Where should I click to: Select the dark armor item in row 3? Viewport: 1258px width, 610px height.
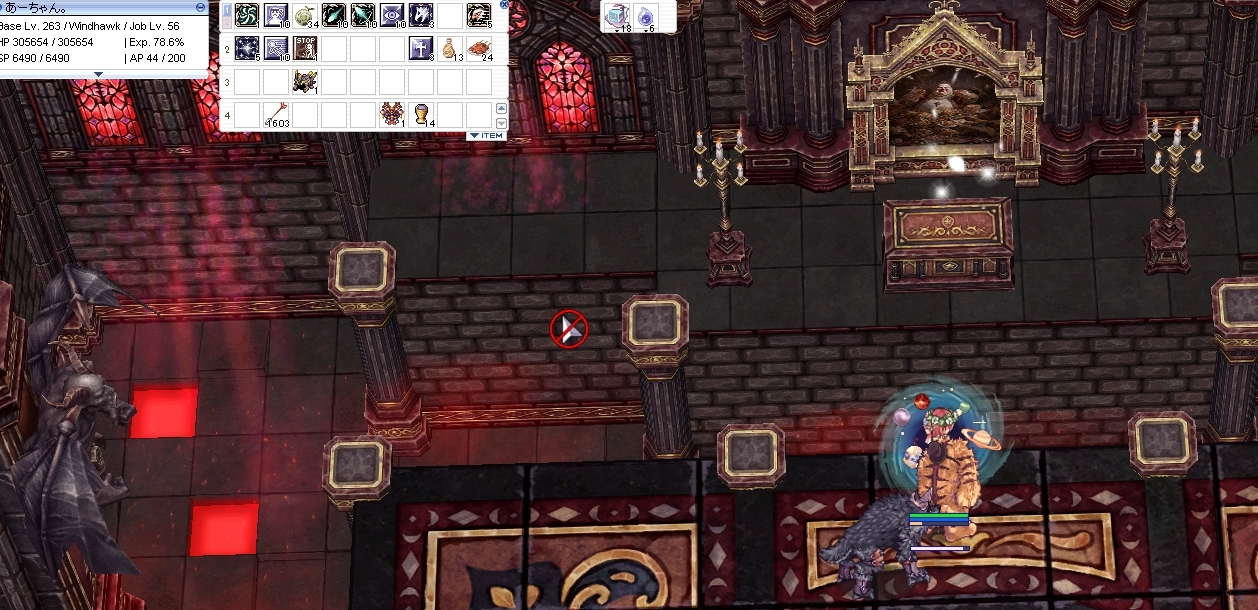click(x=305, y=81)
